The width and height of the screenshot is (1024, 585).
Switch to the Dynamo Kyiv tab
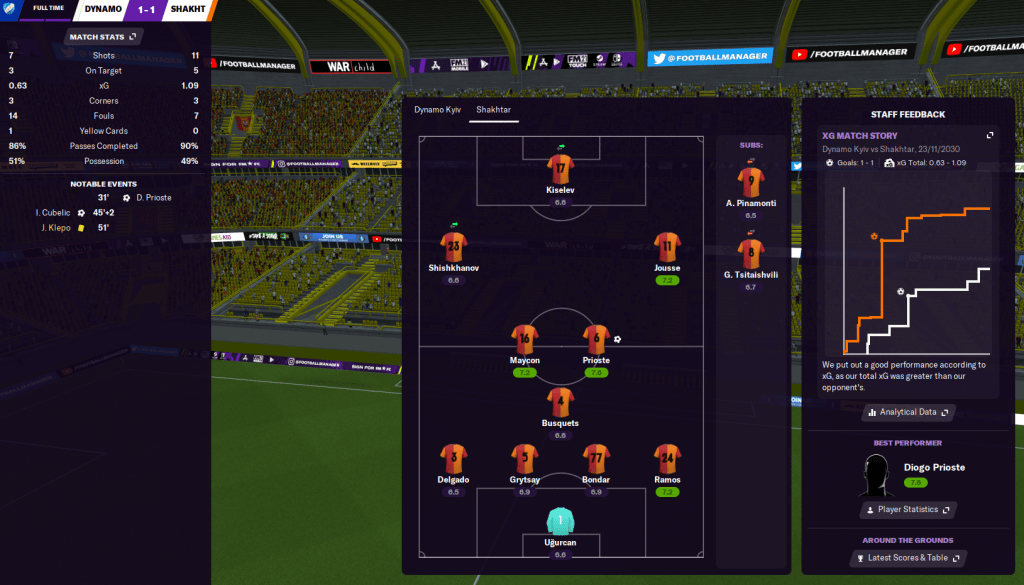click(438, 109)
